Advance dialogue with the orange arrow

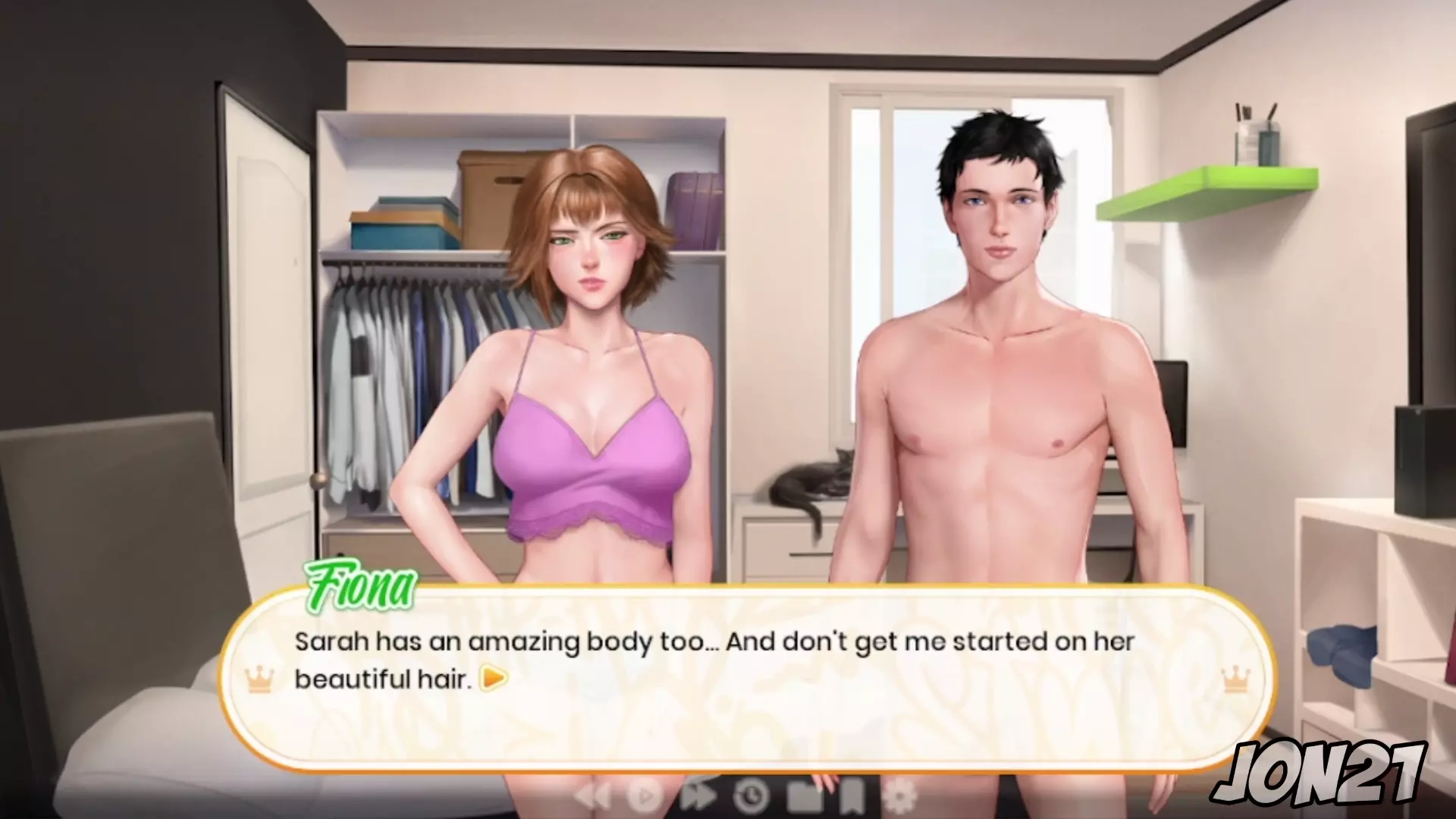click(494, 678)
